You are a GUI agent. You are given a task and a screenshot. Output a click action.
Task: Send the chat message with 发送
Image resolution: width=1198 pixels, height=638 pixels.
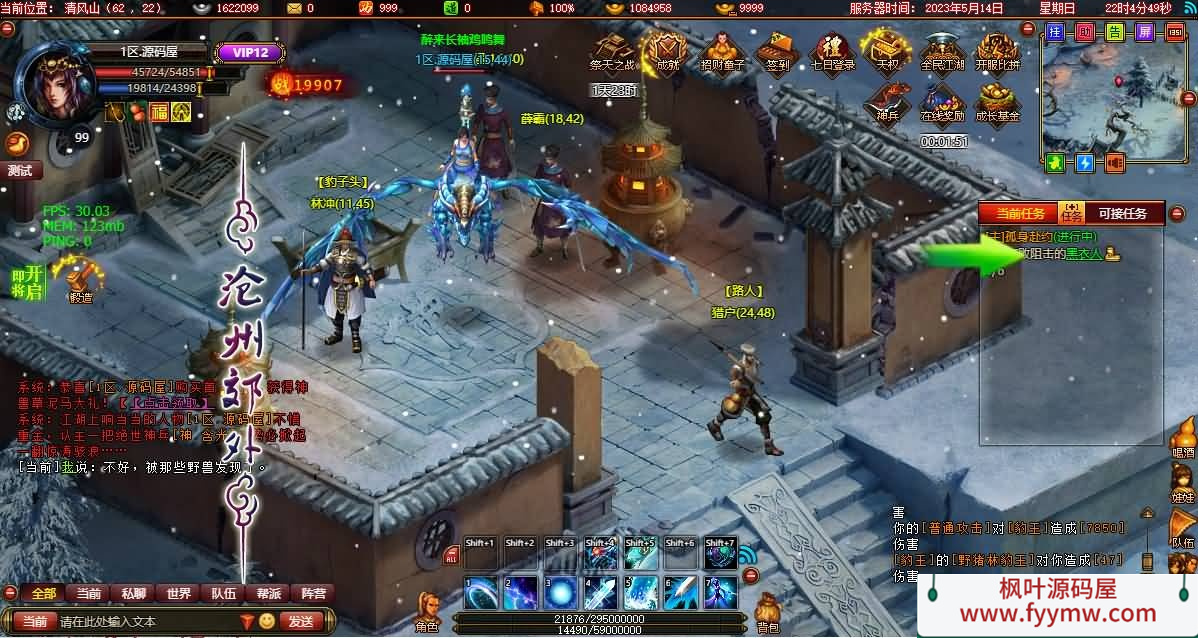tap(301, 621)
